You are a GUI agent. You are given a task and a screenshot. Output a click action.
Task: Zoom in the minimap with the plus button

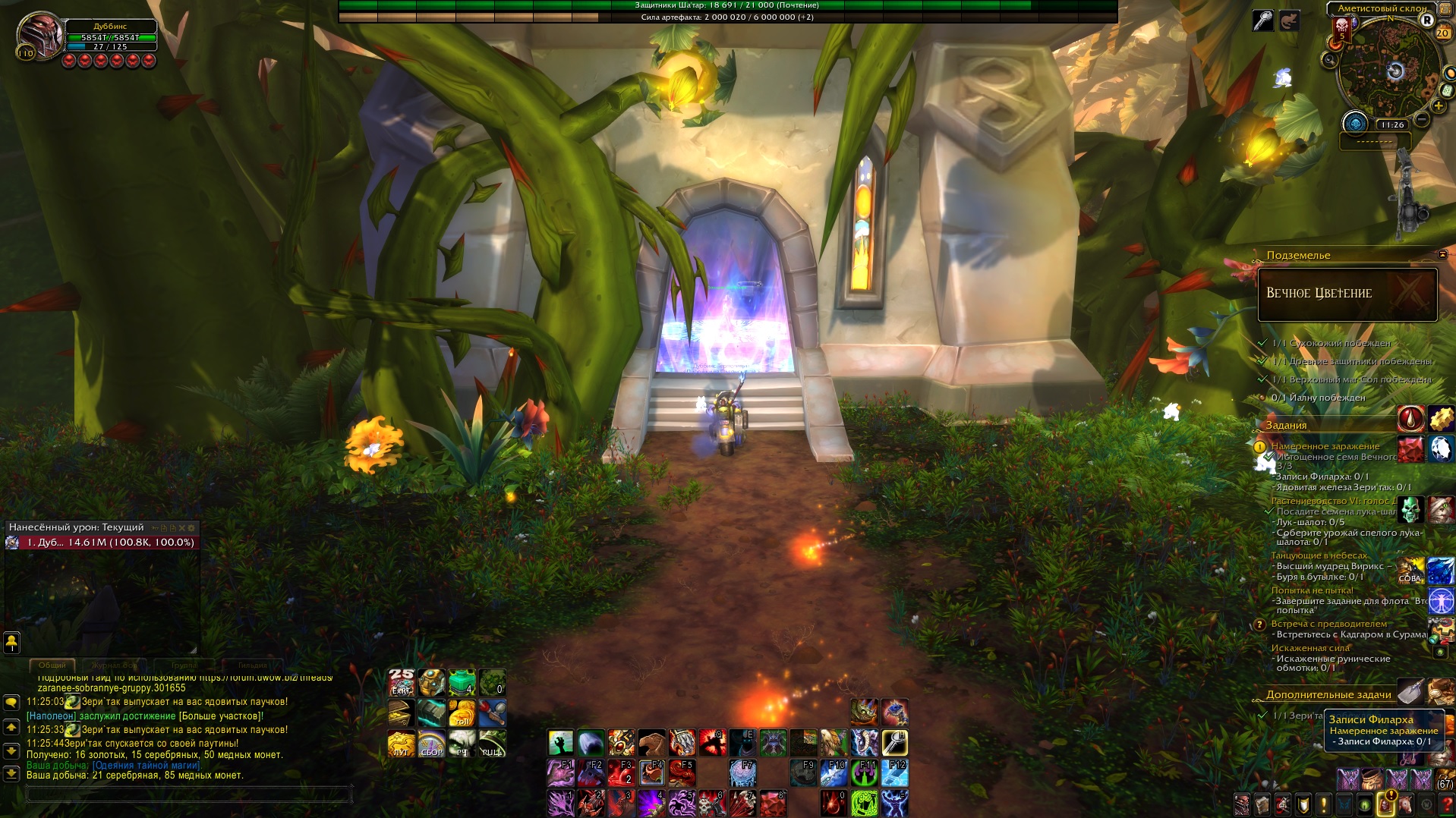(x=1438, y=106)
